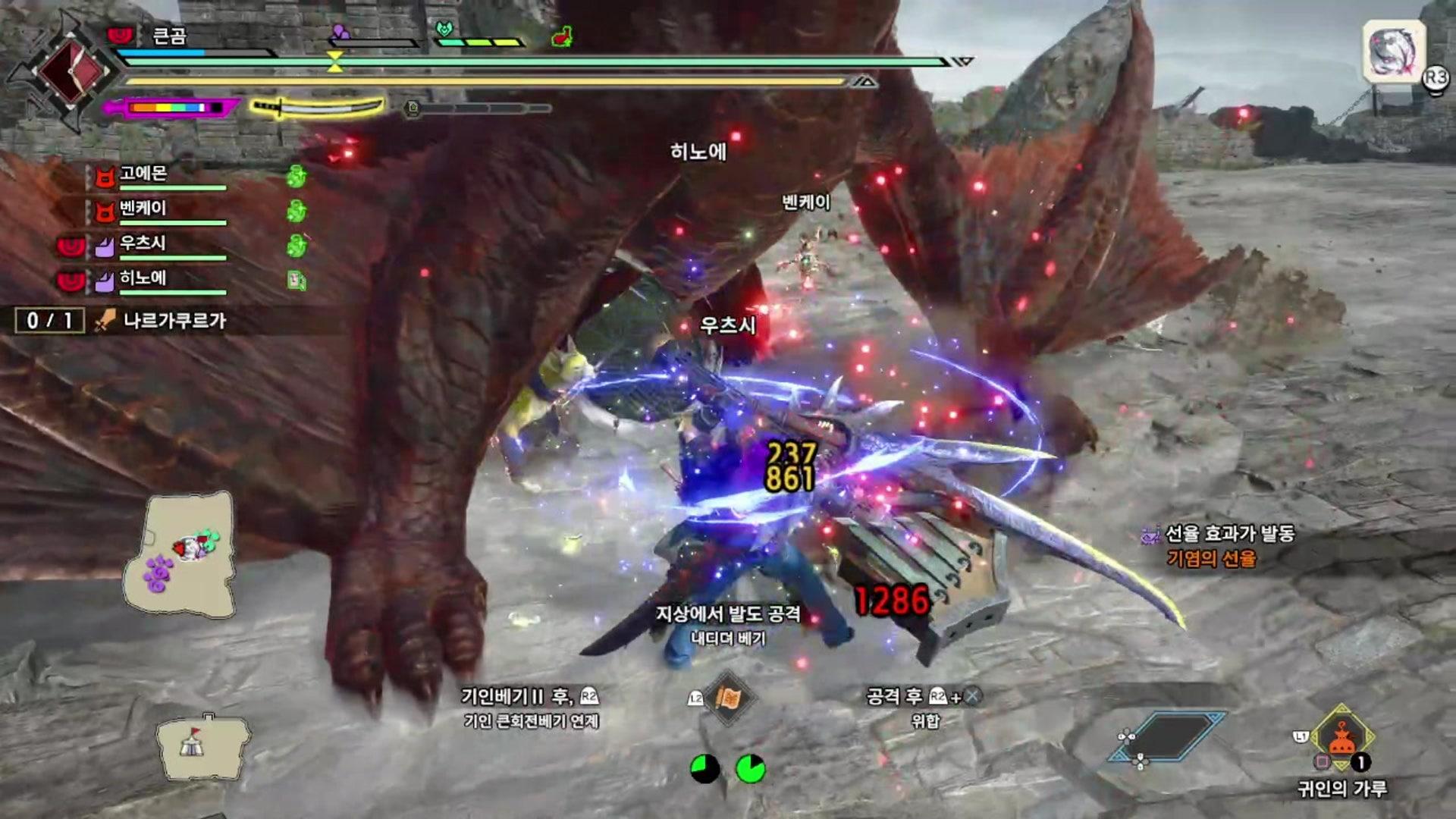Open the area minimap

pos(182,554)
